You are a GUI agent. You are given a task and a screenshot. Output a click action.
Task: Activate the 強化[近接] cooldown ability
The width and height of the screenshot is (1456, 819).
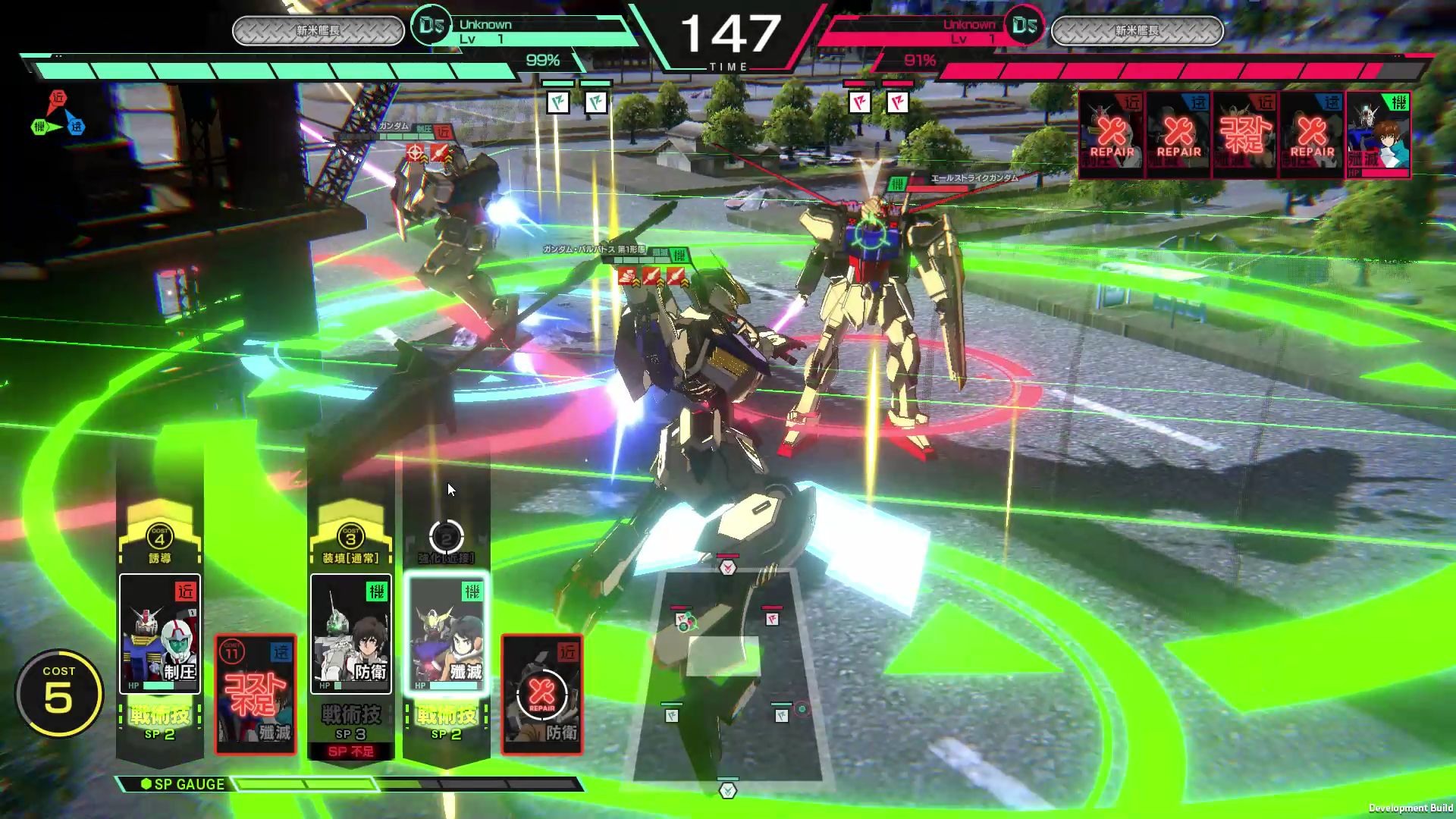pyautogui.click(x=446, y=541)
